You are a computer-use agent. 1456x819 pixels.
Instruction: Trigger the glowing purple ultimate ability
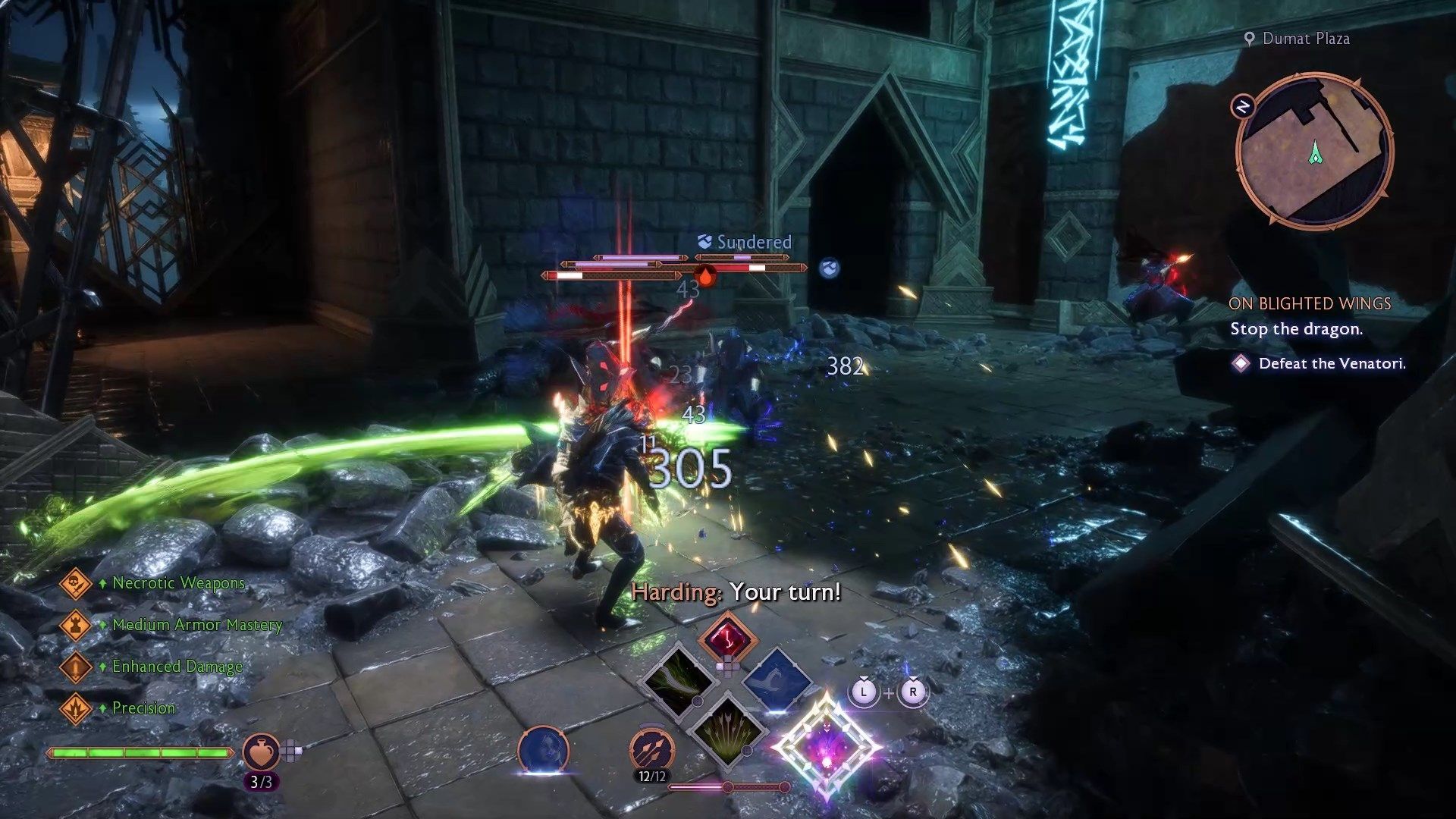(826, 745)
